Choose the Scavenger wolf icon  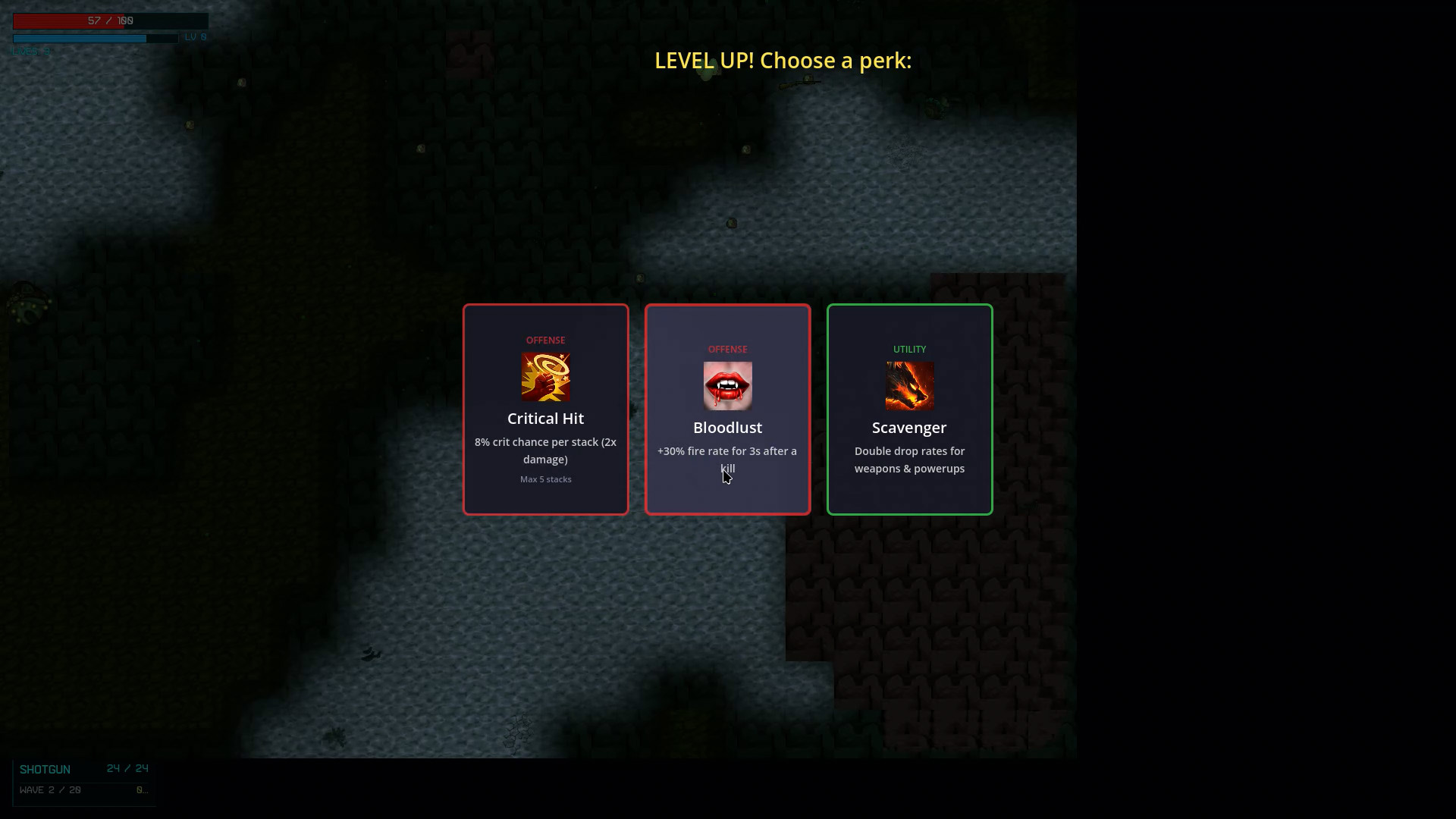pos(909,386)
